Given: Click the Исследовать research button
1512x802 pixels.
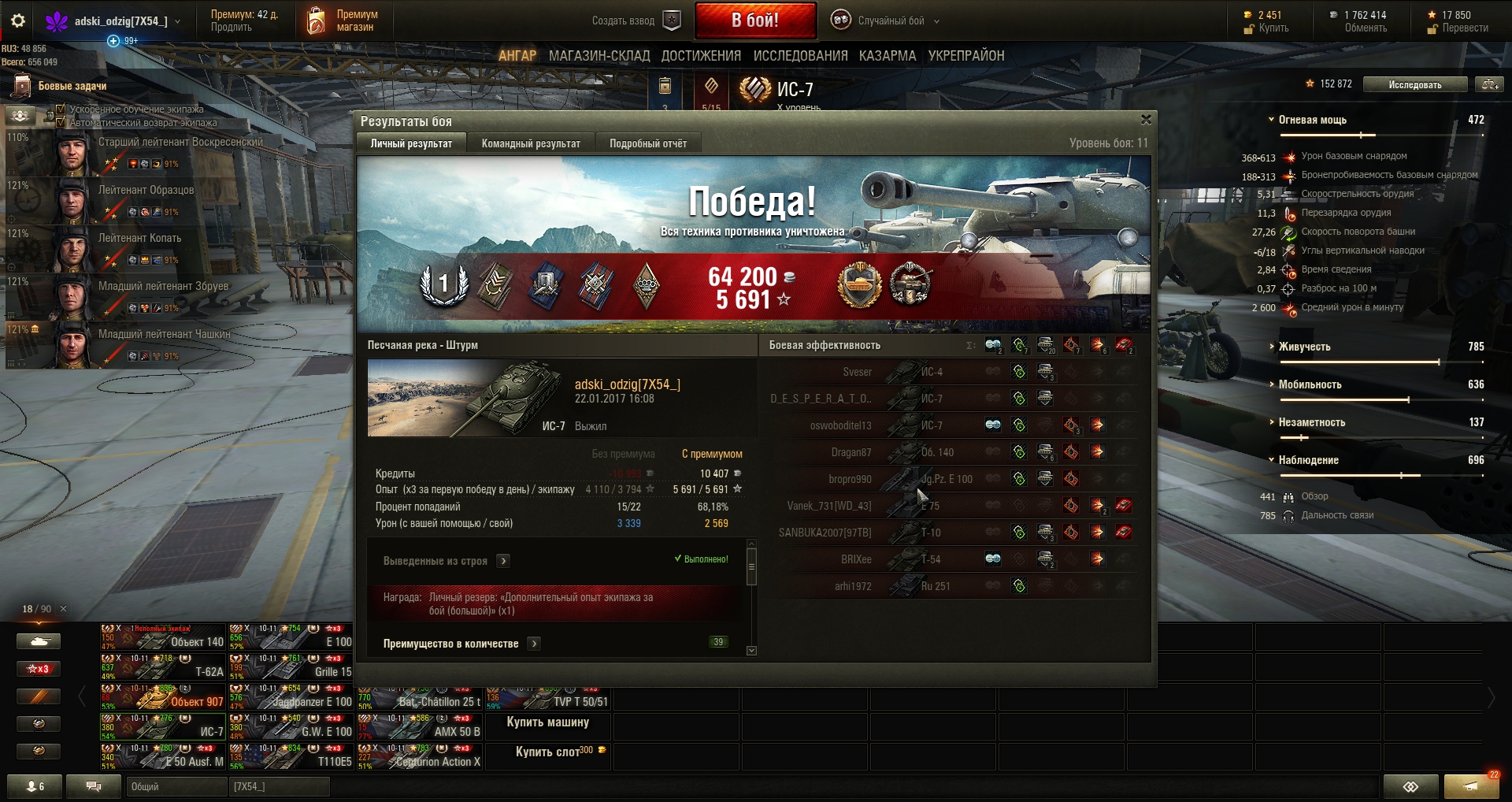Looking at the screenshot, I should coord(1414,84).
